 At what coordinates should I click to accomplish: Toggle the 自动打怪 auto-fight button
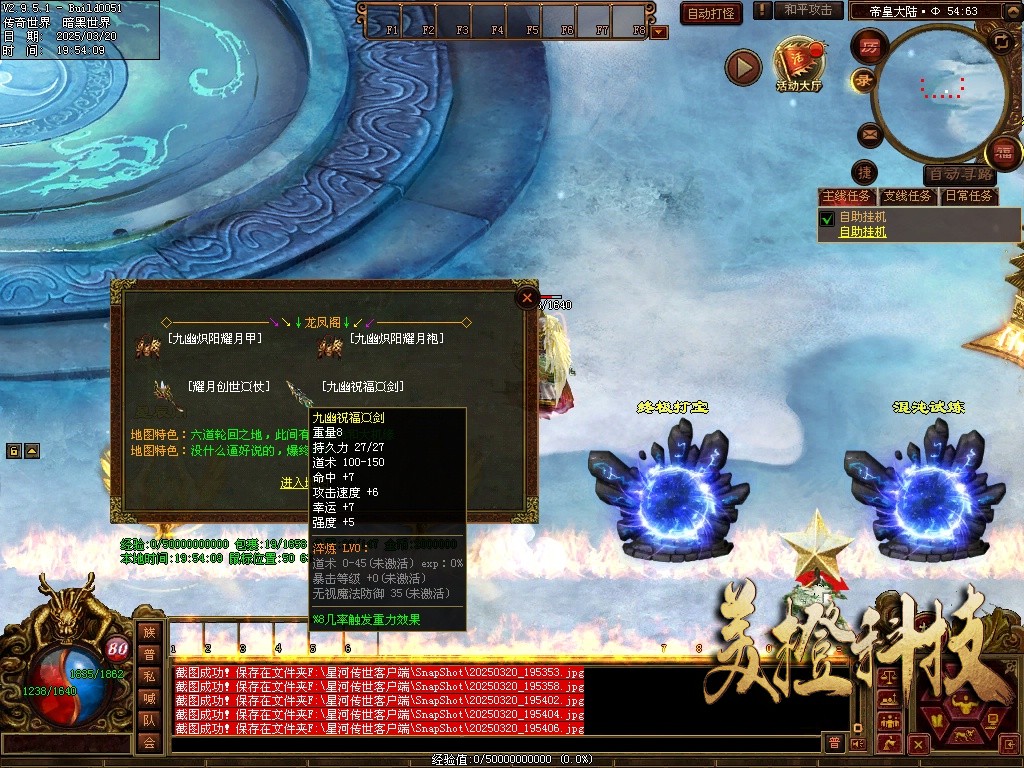coord(711,13)
